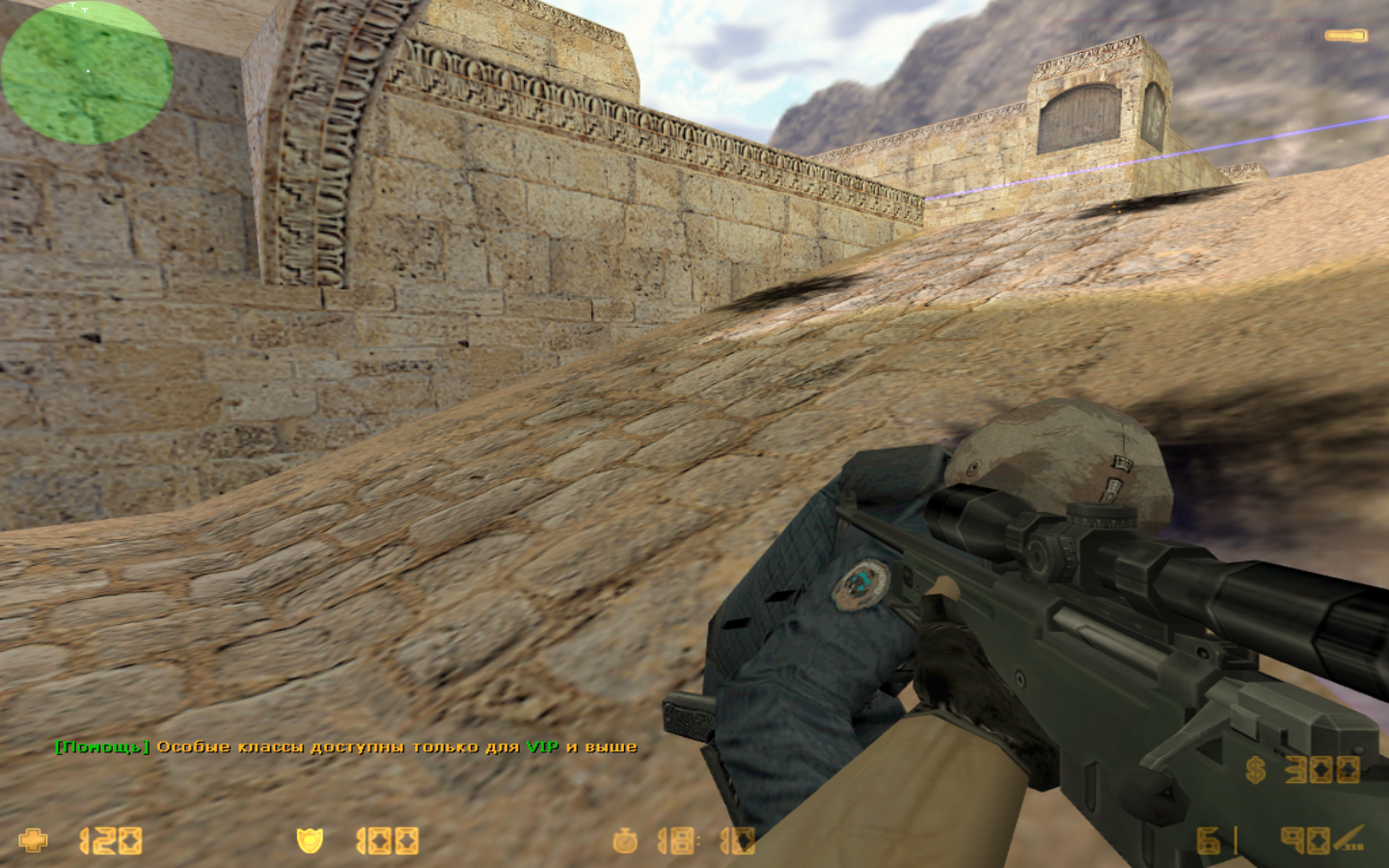Click the dollar sign money icon

point(1255,770)
